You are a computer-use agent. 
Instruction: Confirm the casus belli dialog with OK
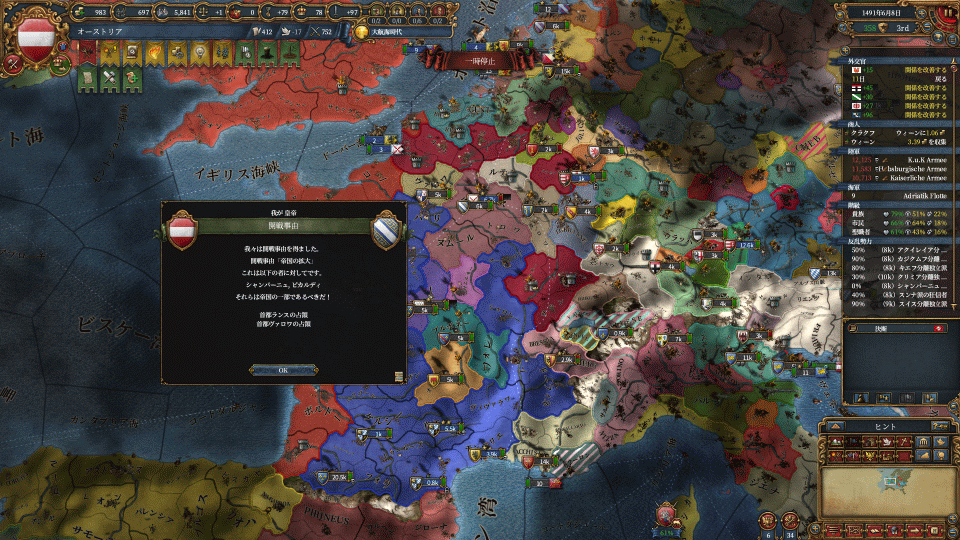tap(283, 370)
